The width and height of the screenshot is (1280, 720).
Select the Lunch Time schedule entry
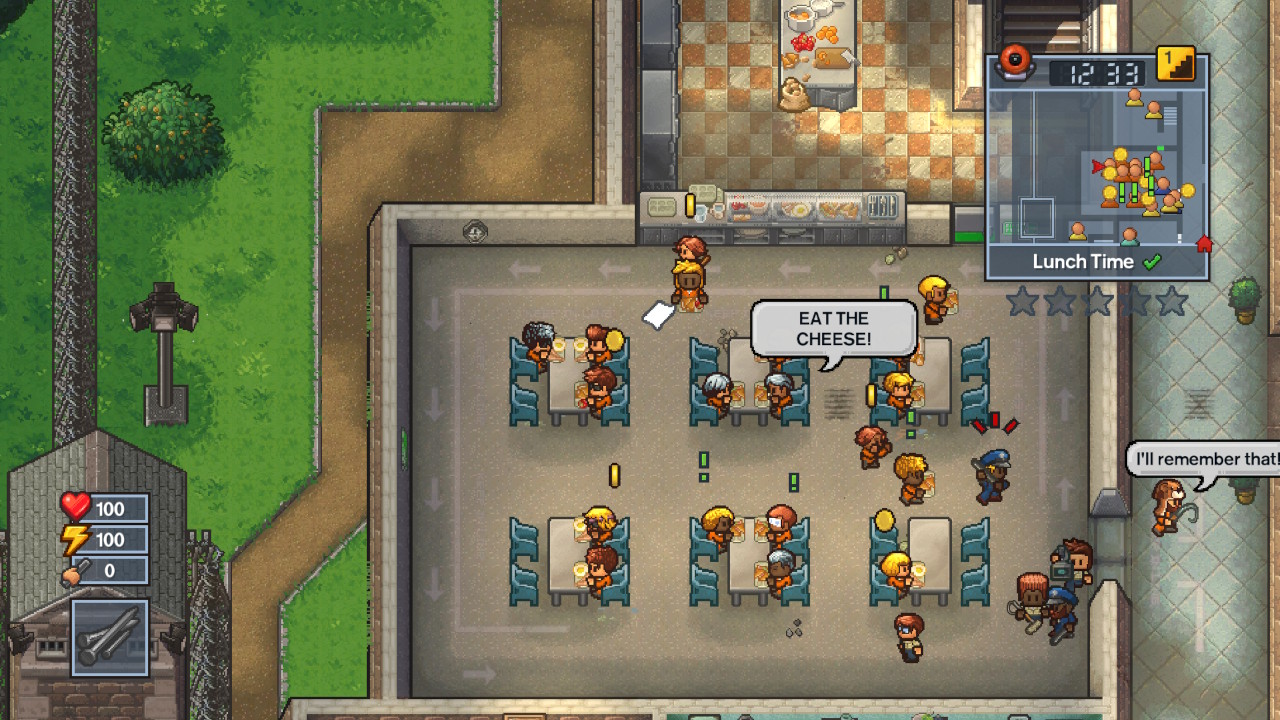click(1084, 261)
